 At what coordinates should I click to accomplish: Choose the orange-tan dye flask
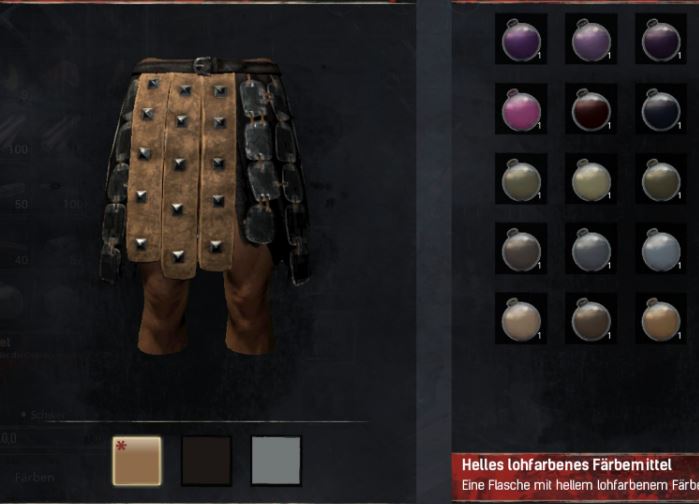(x=660, y=318)
